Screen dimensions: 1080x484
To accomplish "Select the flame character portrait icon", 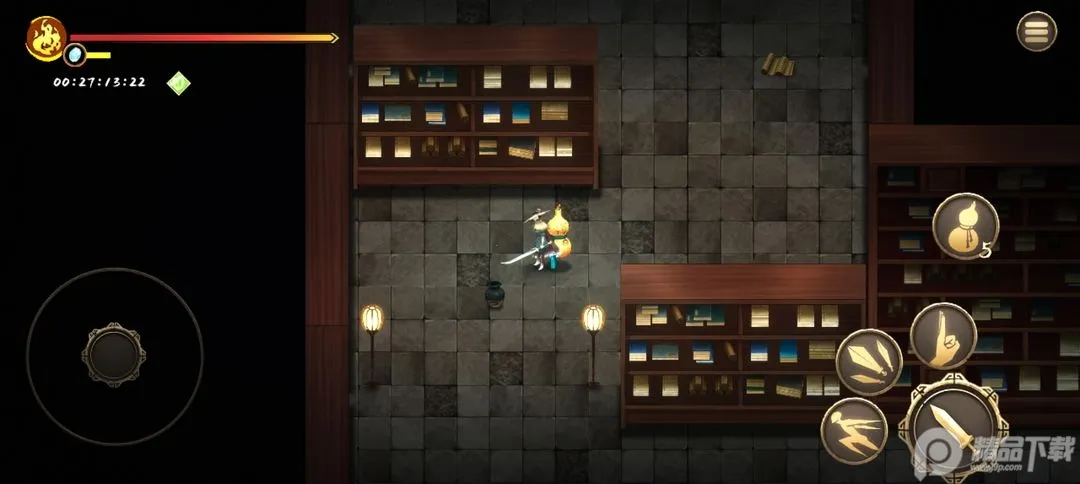I will [45, 38].
